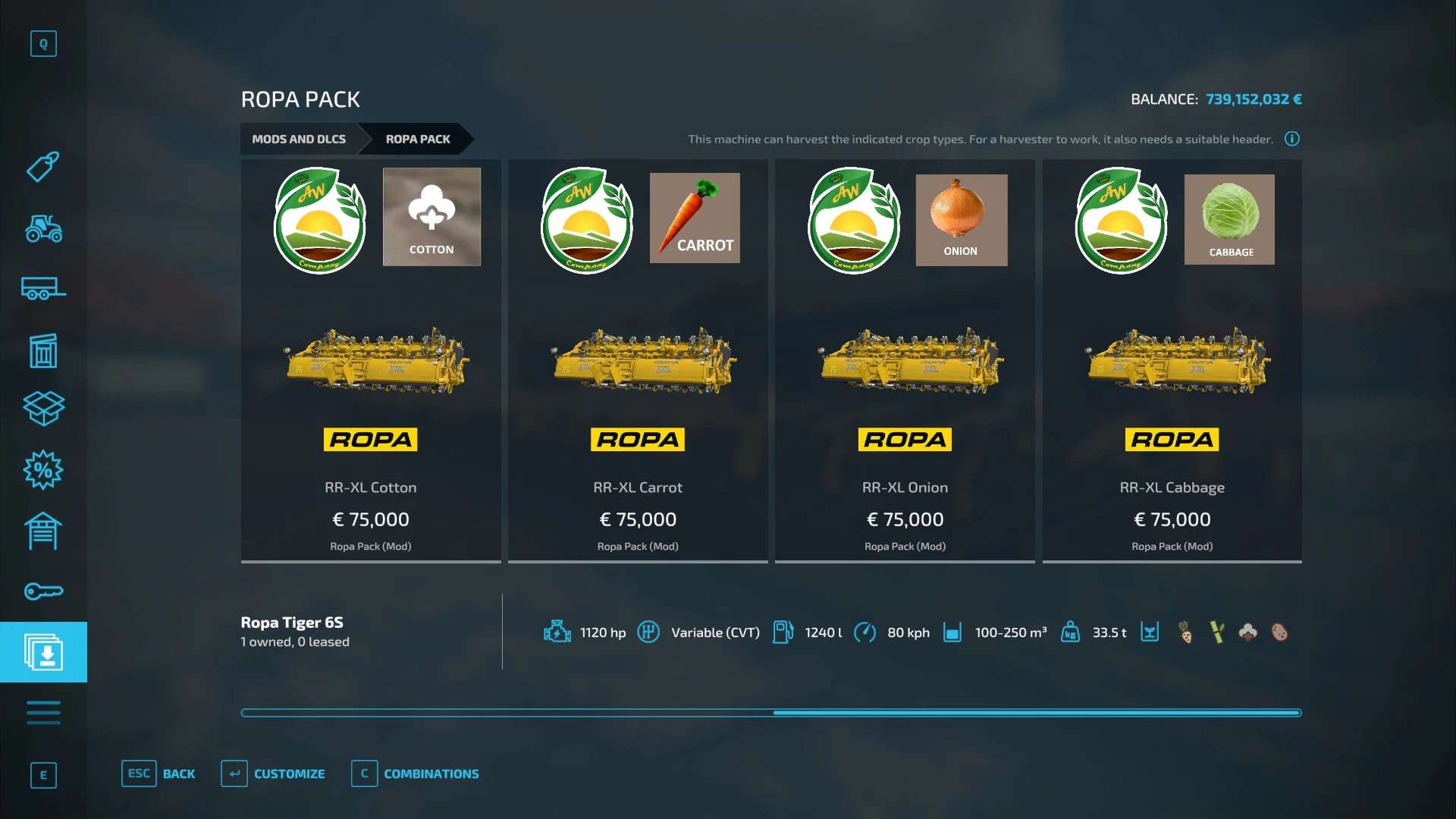The width and height of the screenshot is (1456, 819).
Task: Select the highlighted mods download category
Action: [43, 652]
